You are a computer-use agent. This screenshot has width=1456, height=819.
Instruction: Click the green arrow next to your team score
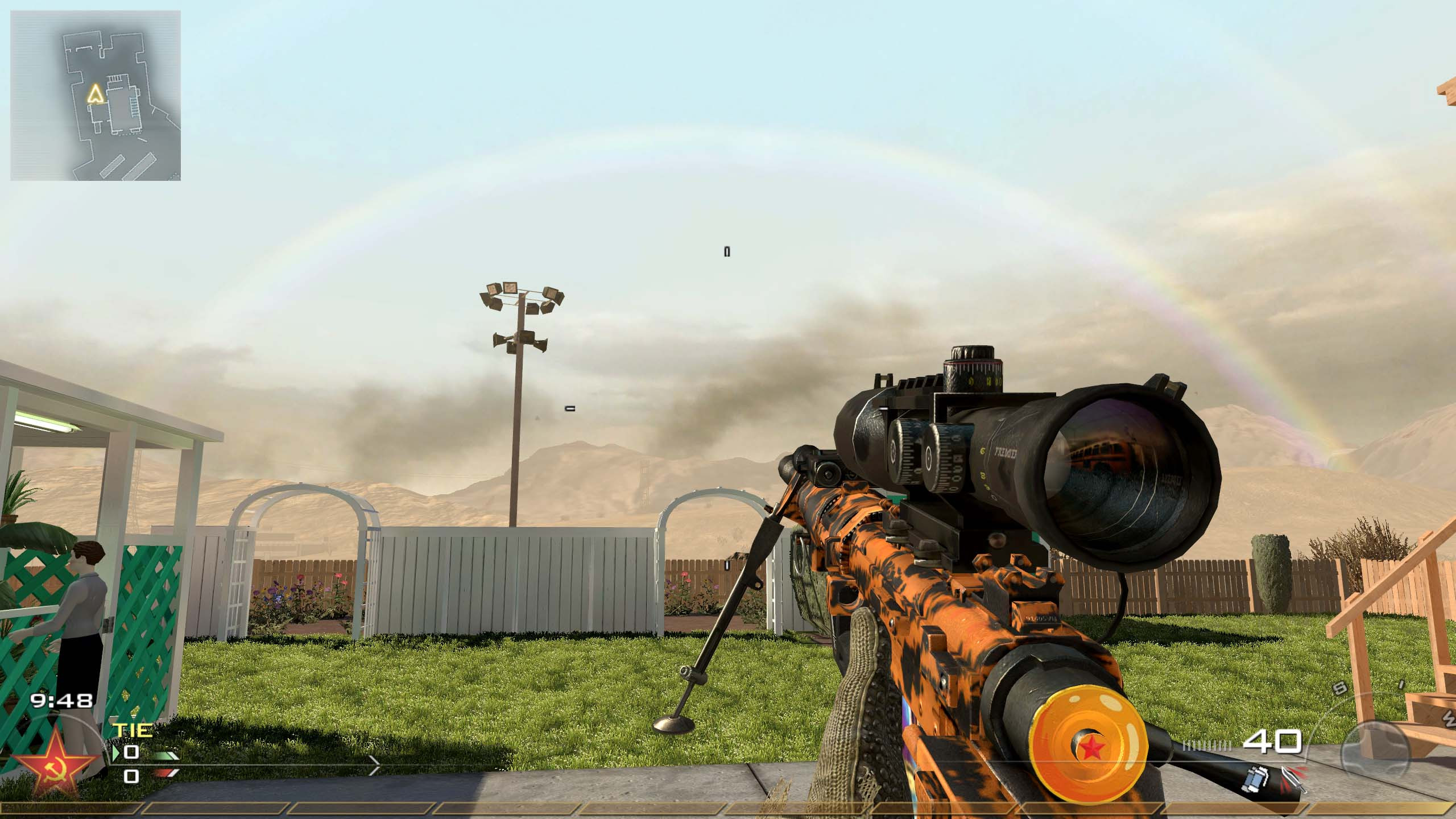tap(115, 752)
